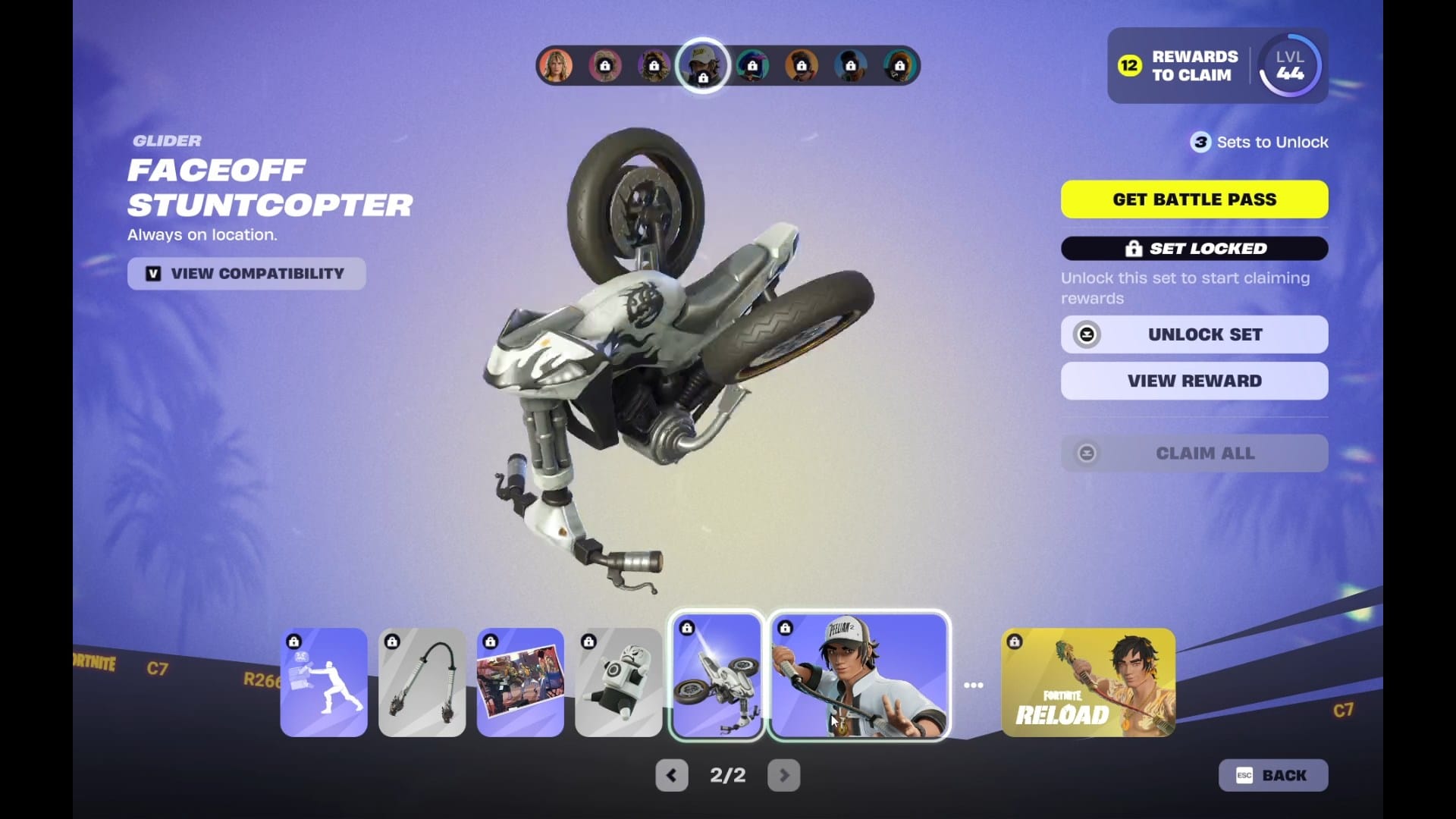This screenshot has height=819, width=1456.
Task: Select the white robot back bling tile
Action: coord(618,682)
